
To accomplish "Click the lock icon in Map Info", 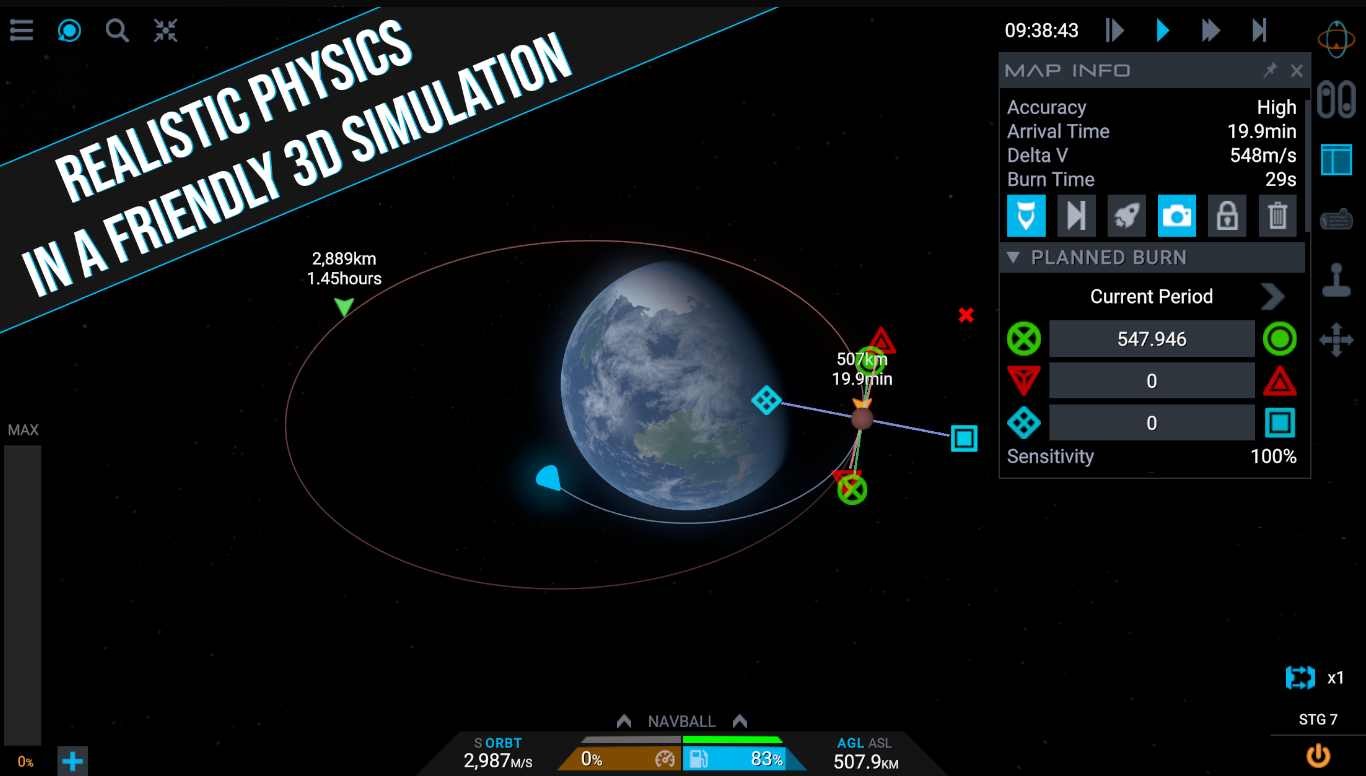I will coord(1227,215).
